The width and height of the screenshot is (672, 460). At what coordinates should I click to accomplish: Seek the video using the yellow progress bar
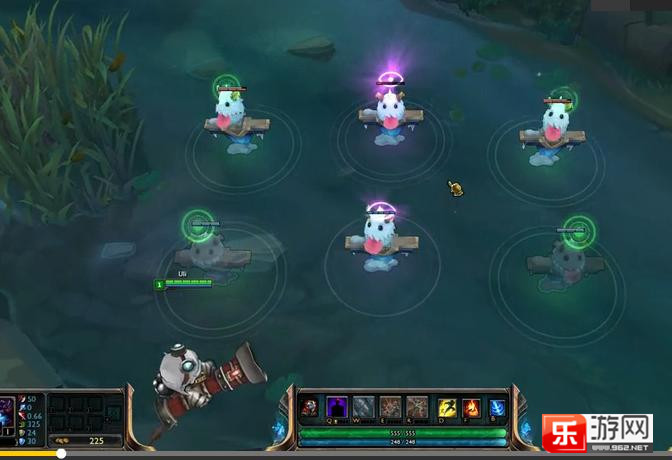30,454
